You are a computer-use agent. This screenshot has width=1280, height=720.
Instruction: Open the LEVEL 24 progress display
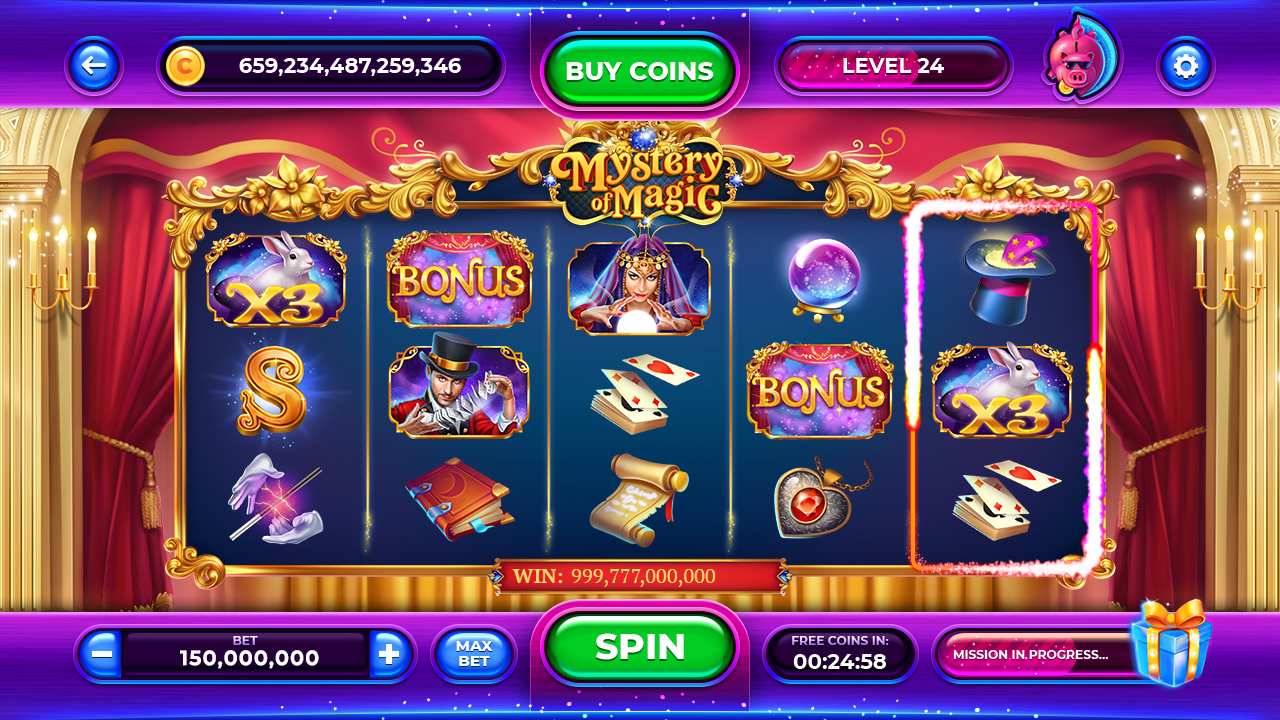point(893,65)
